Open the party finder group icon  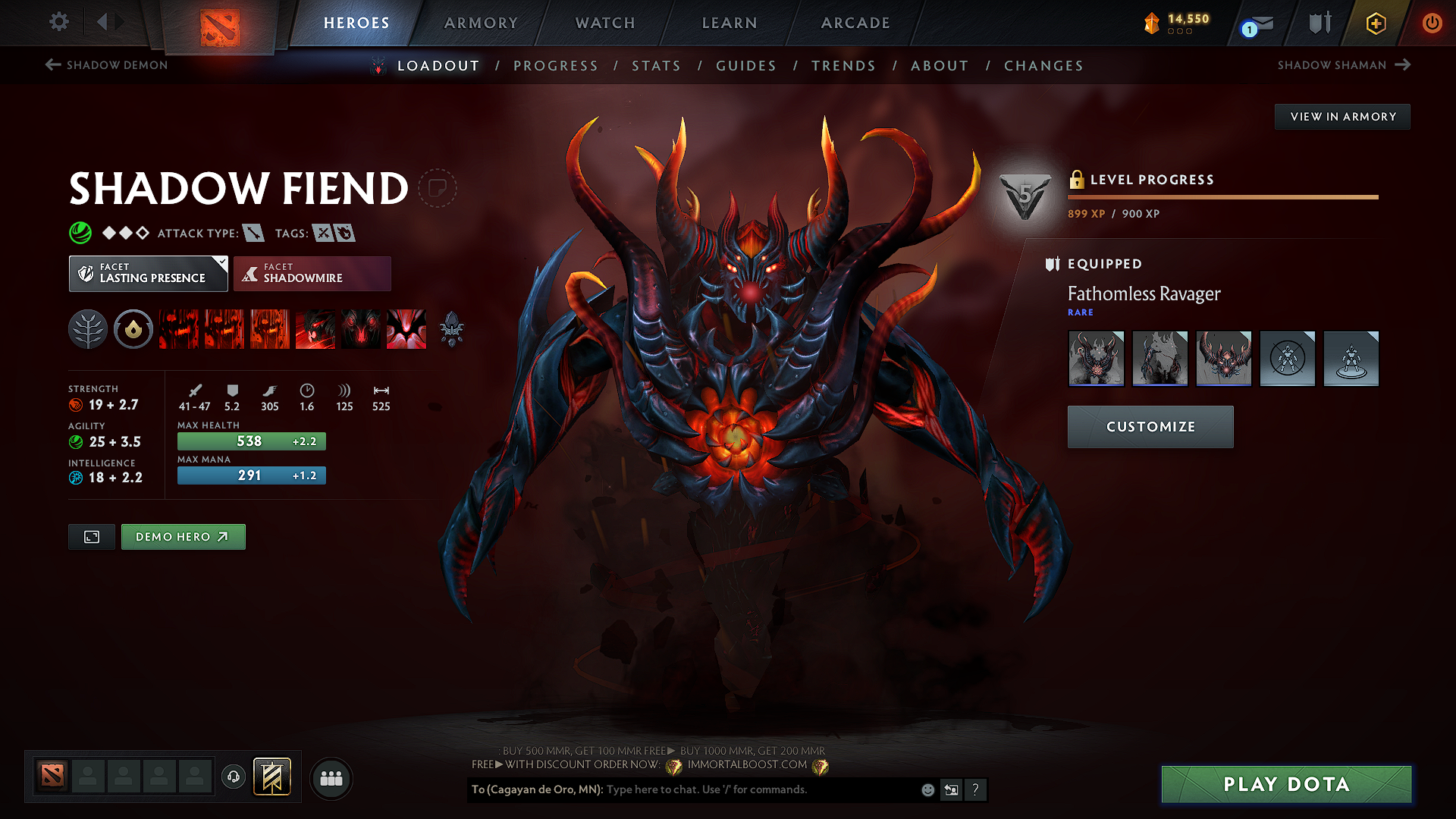point(331,778)
